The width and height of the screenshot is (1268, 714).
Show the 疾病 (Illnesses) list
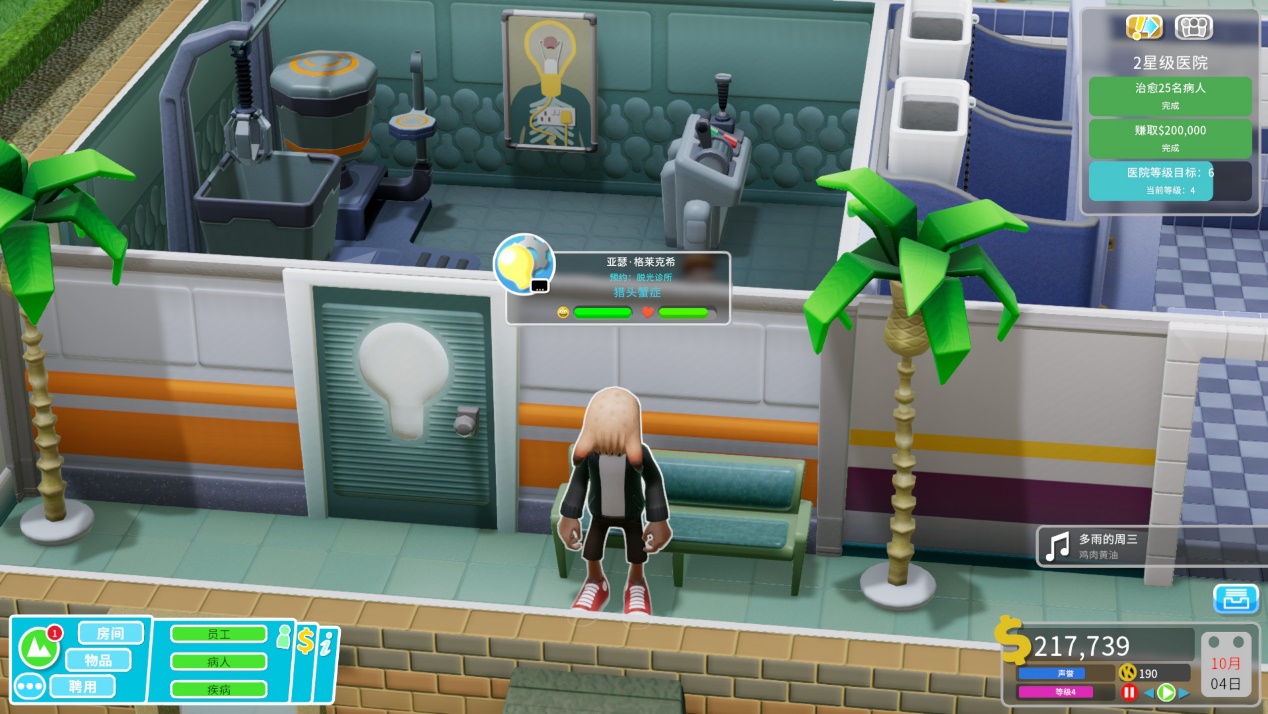[218, 688]
